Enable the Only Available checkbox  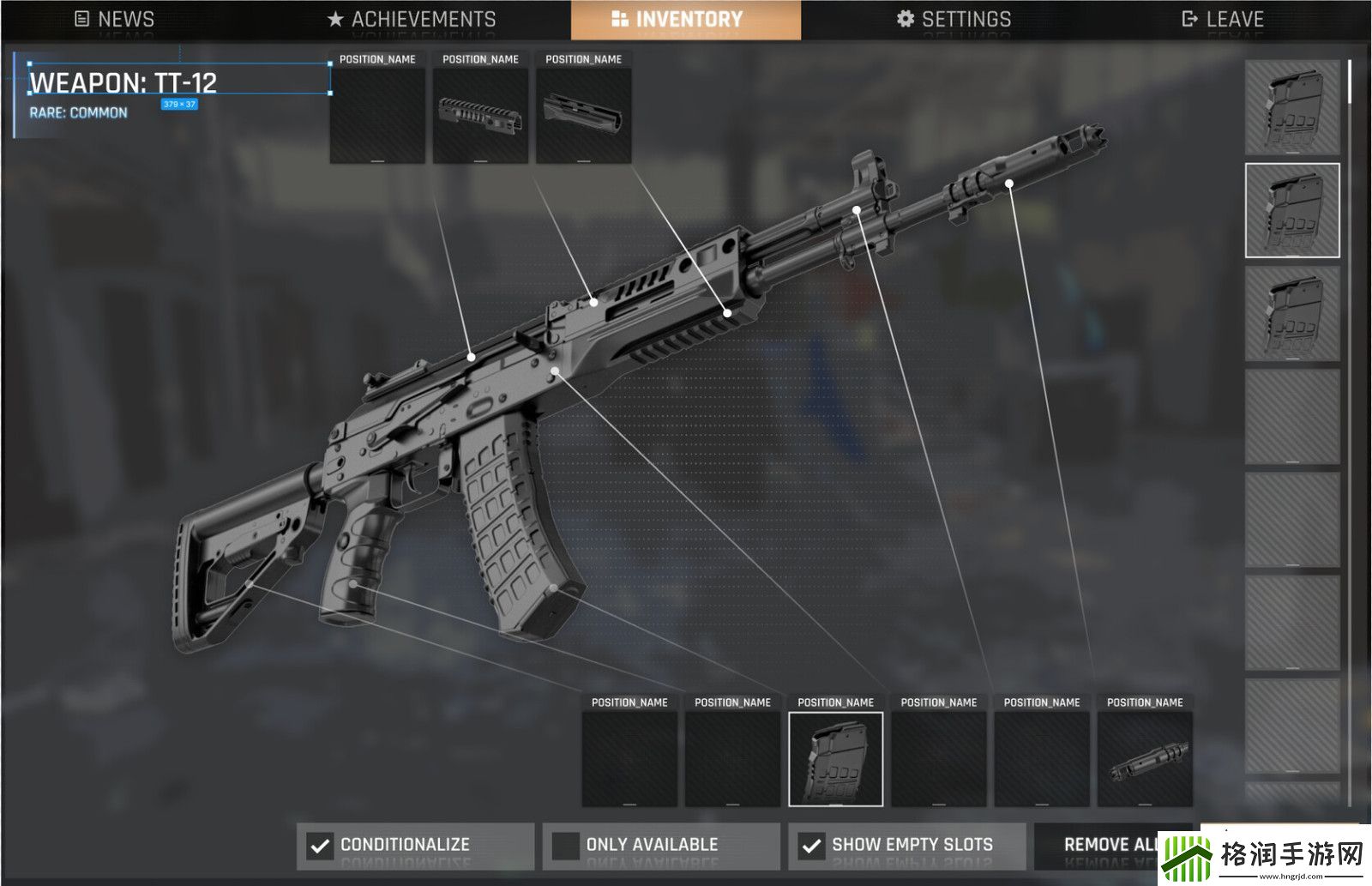[x=566, y=846]
